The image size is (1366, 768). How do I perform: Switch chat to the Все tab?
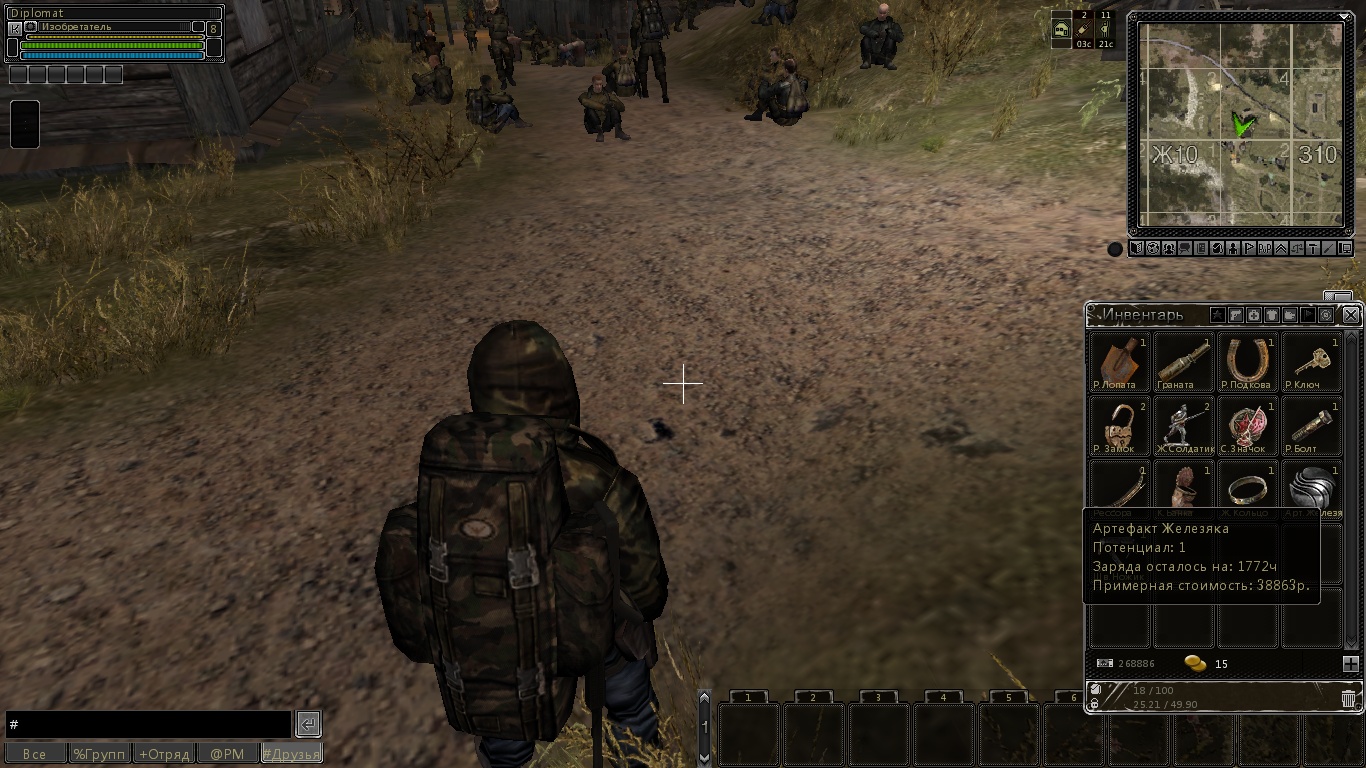tap(35, 754)
